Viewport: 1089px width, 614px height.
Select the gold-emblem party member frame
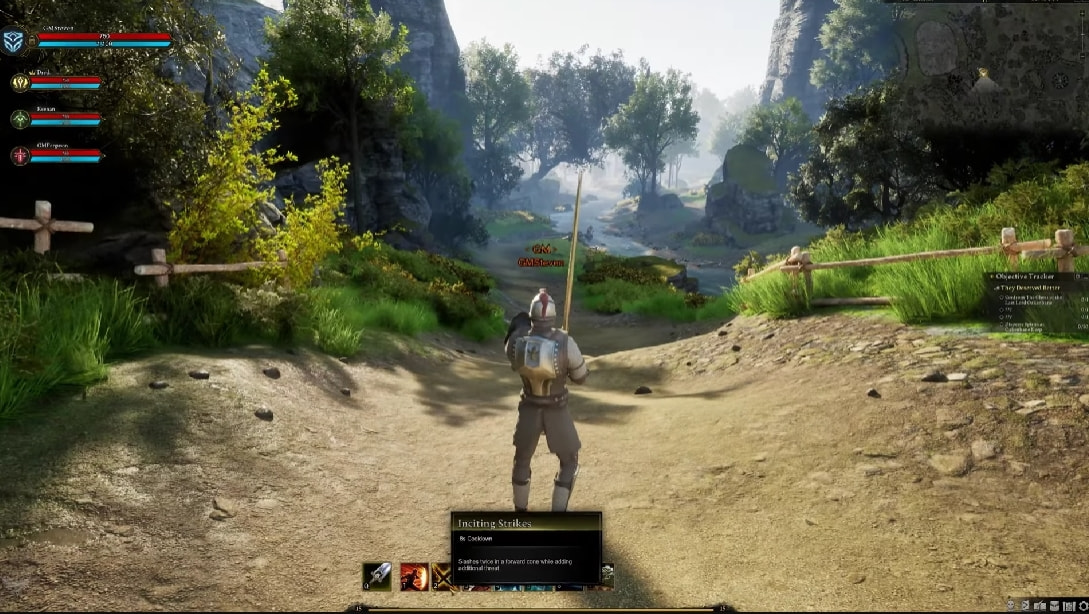[20, 83]
